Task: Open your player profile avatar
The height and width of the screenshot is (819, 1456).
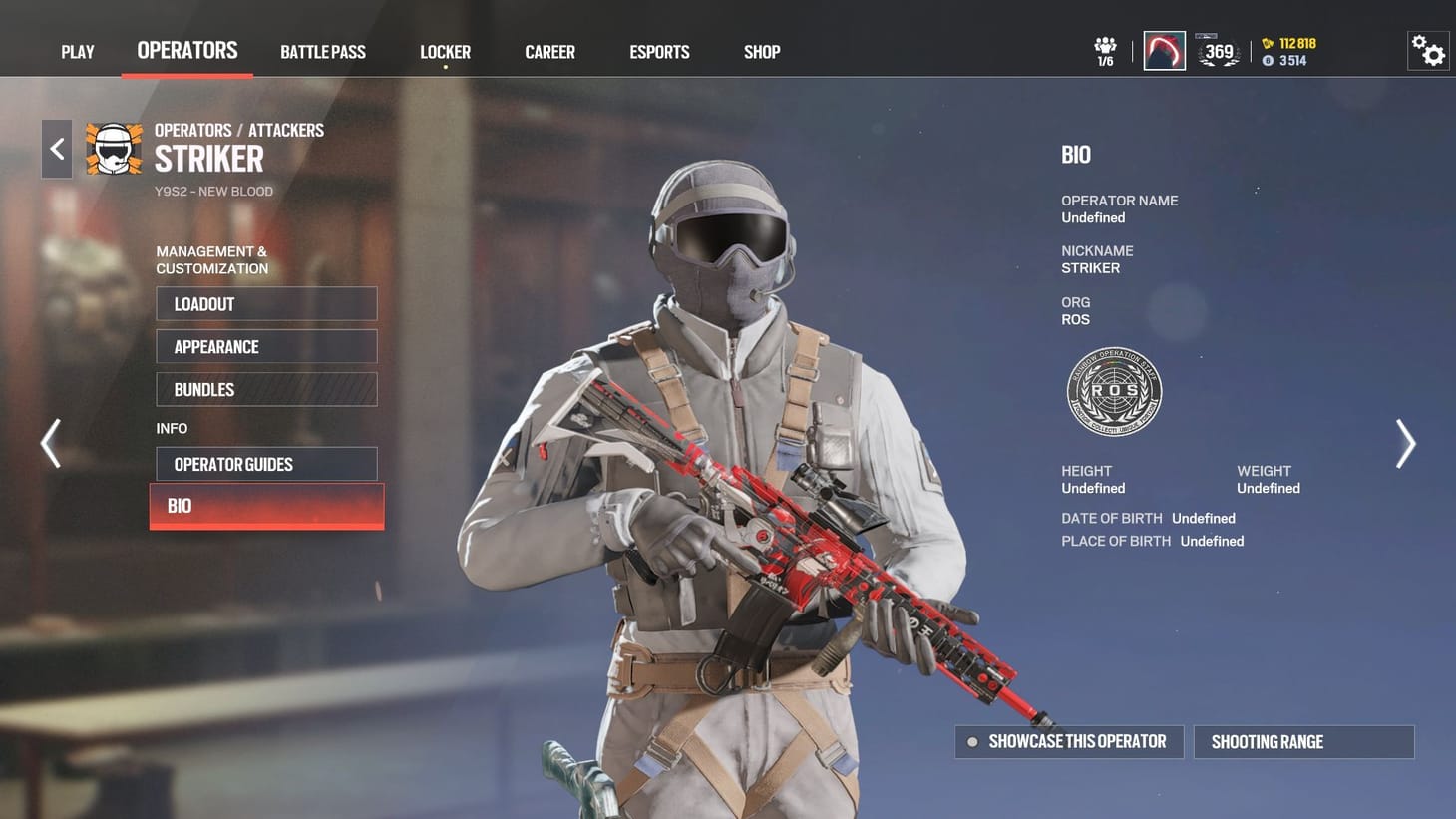Action: [x=1164, y=49]
